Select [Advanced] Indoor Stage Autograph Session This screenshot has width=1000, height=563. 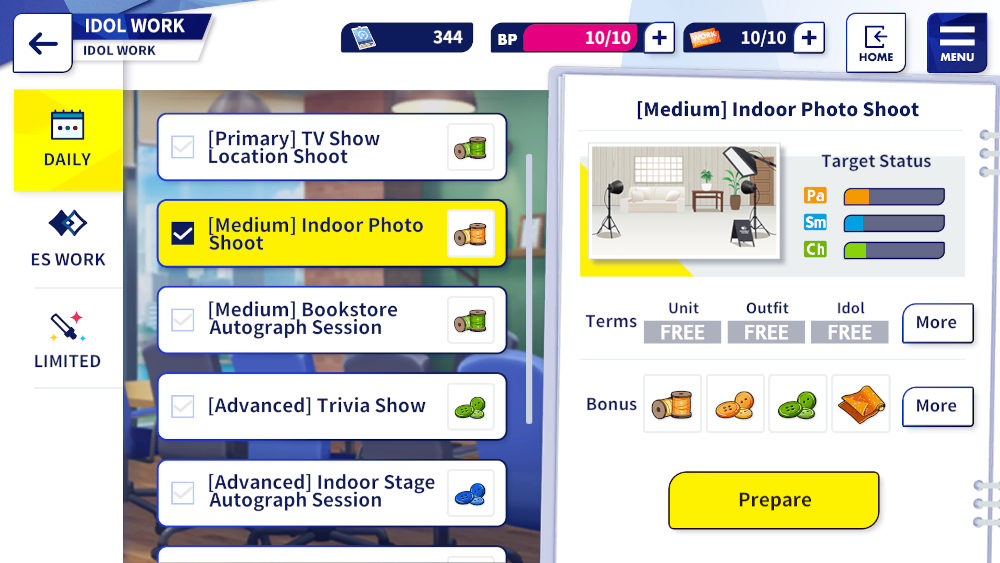[331, 492]
